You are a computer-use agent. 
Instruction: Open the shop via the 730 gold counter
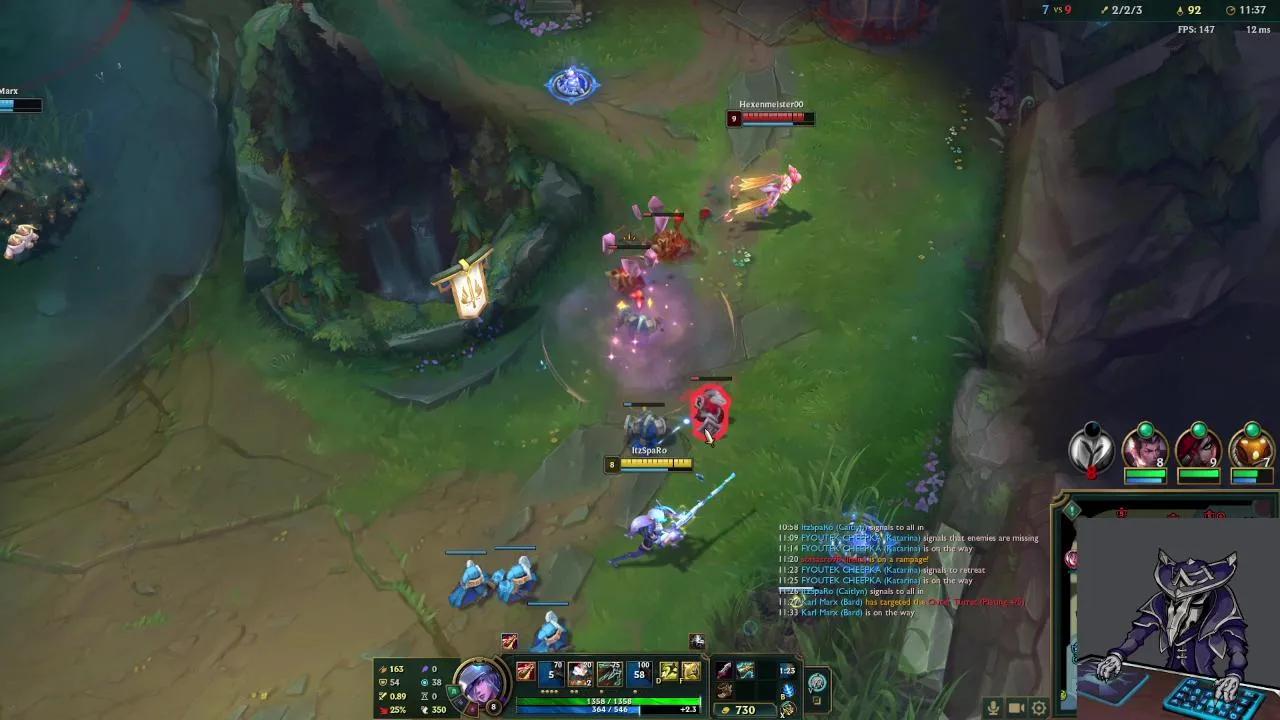click(740, 708)
